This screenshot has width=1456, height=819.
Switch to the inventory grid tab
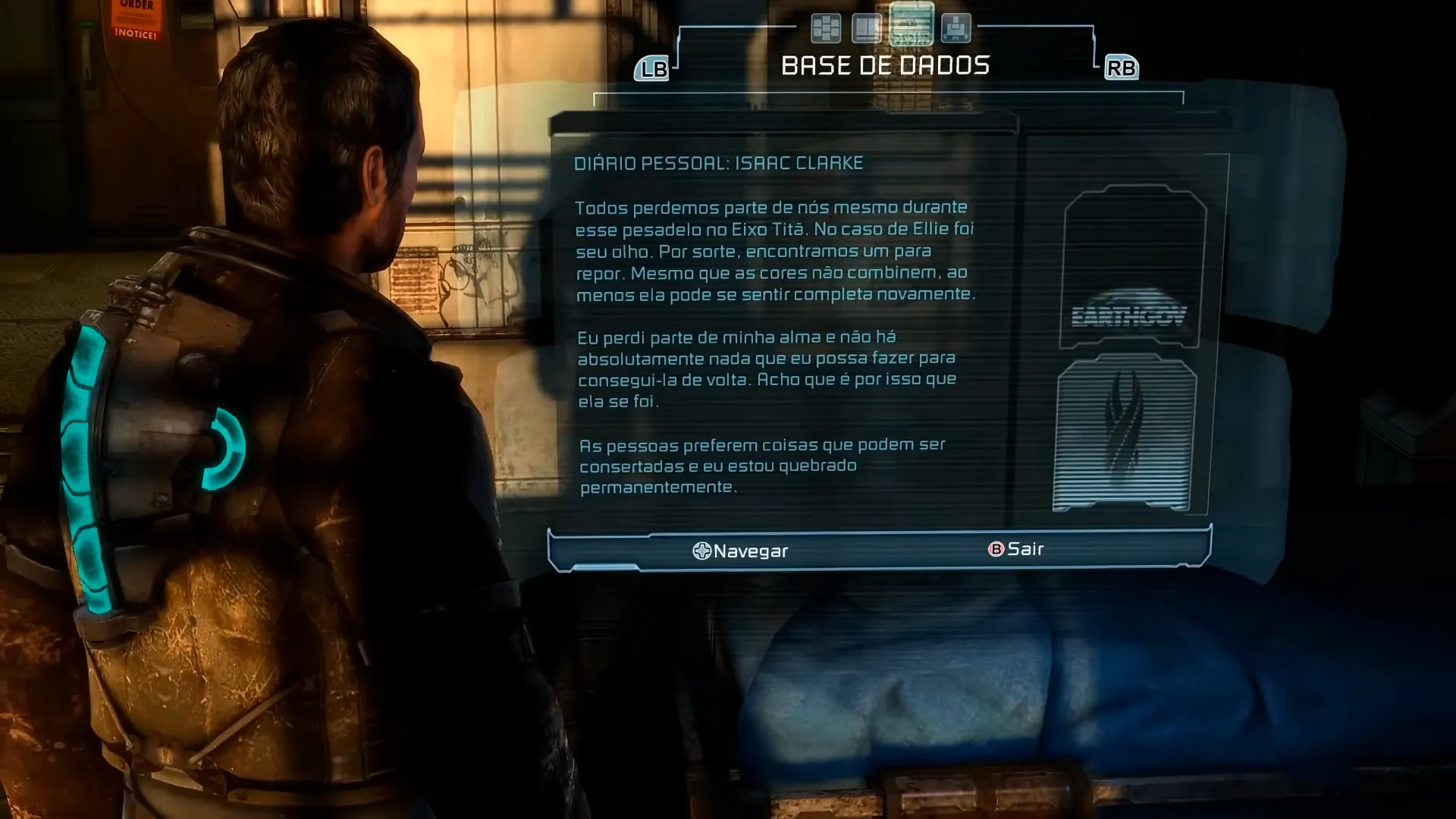(x=825, y=29)
